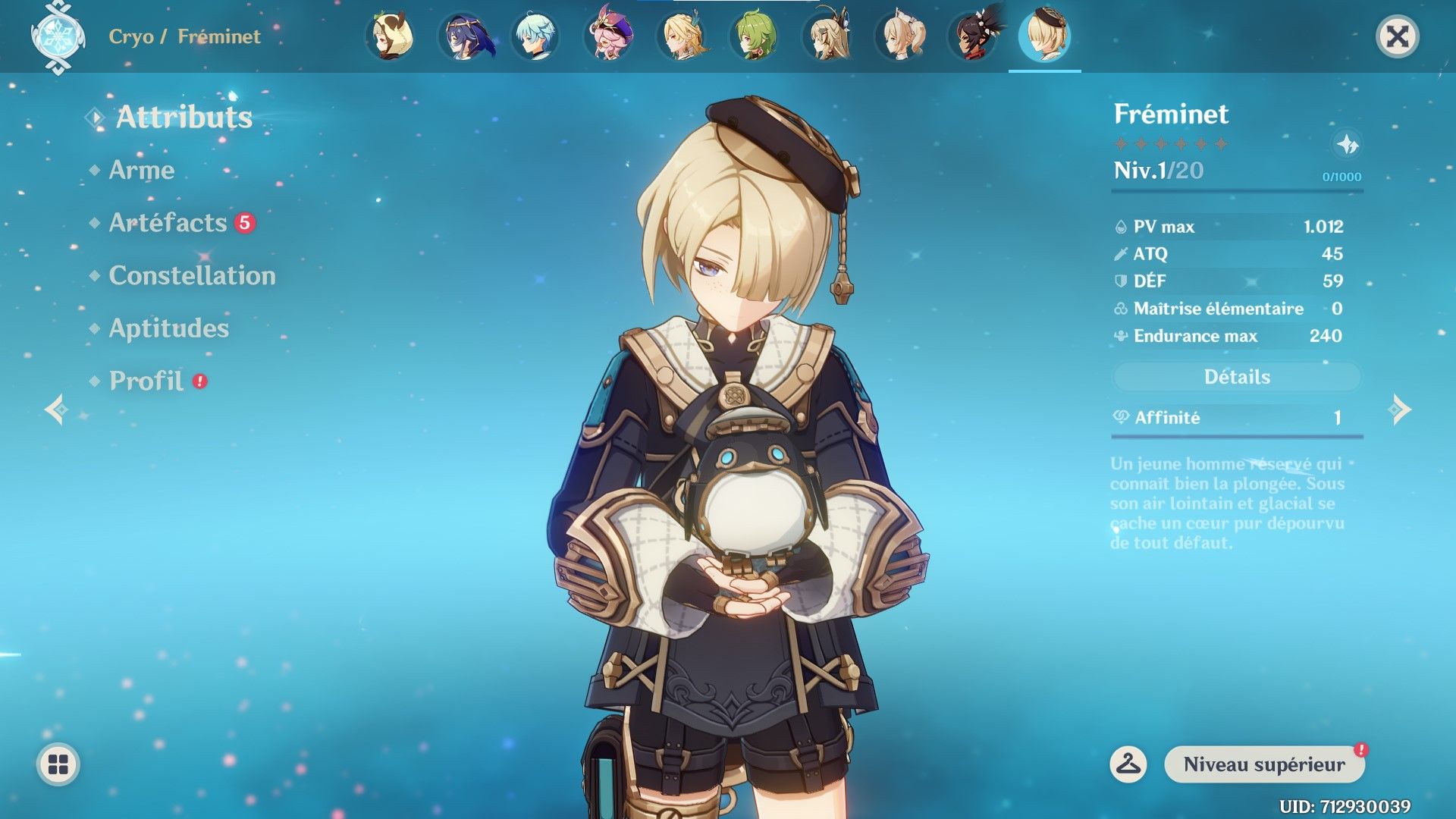The image size is (1456, 819).
Task: Select Sayu's portrait
Action: tap(390, 36)
